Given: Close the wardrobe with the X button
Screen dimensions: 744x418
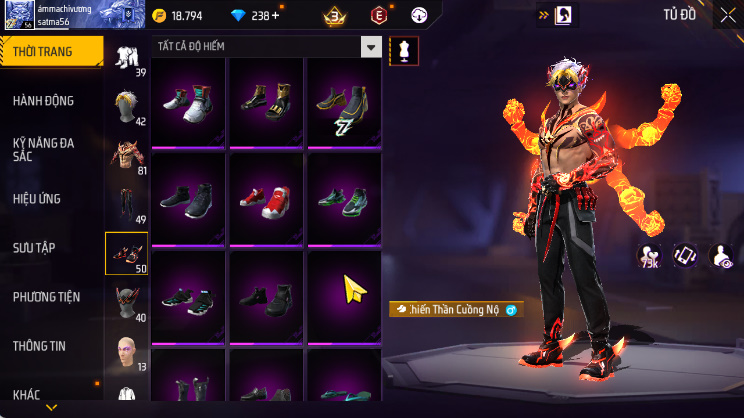Looking at the screenshot, I should tap(727, 14).
